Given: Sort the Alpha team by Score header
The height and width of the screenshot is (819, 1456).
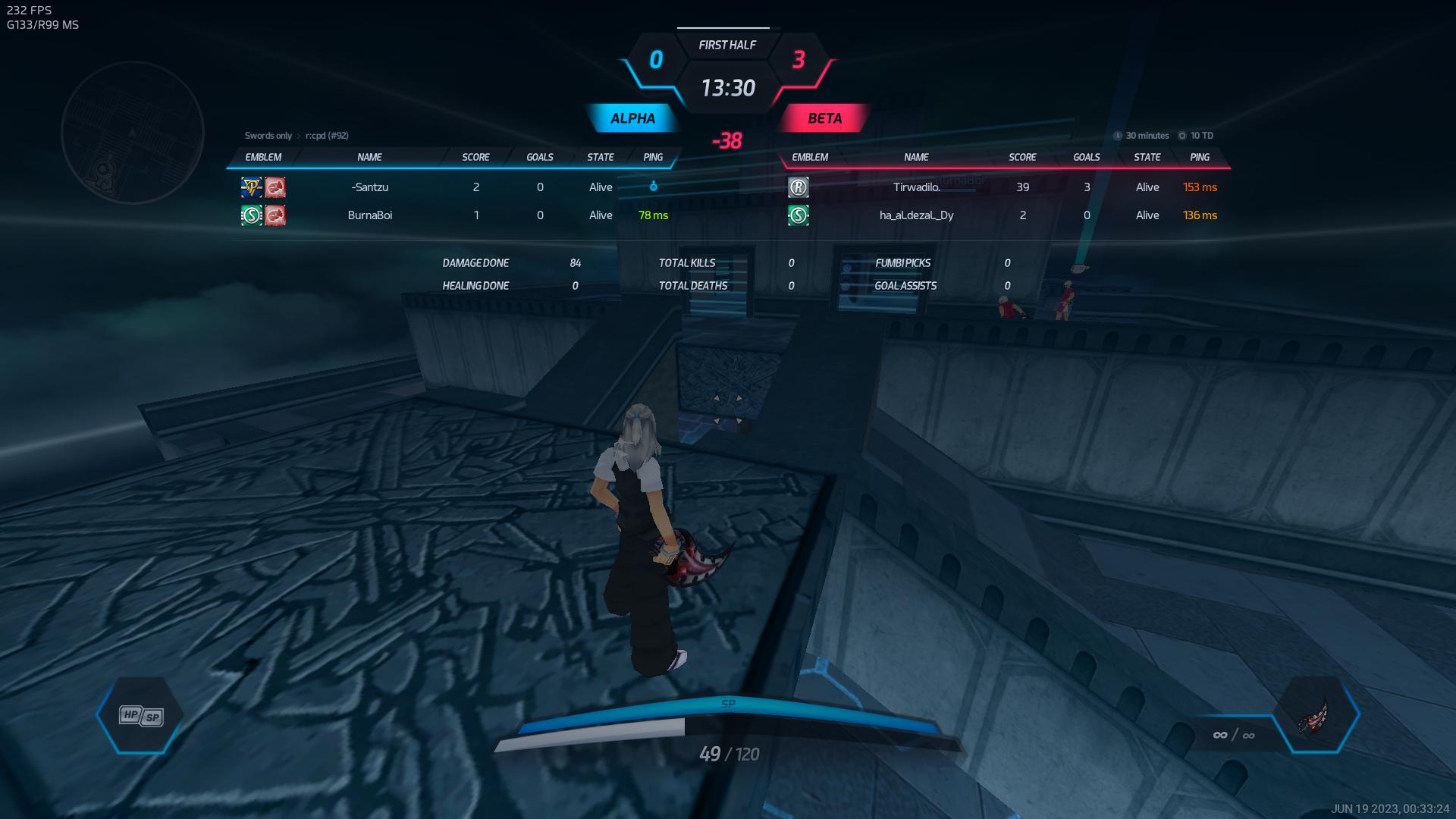Looking at the screenshot, I should click(475, 157).
